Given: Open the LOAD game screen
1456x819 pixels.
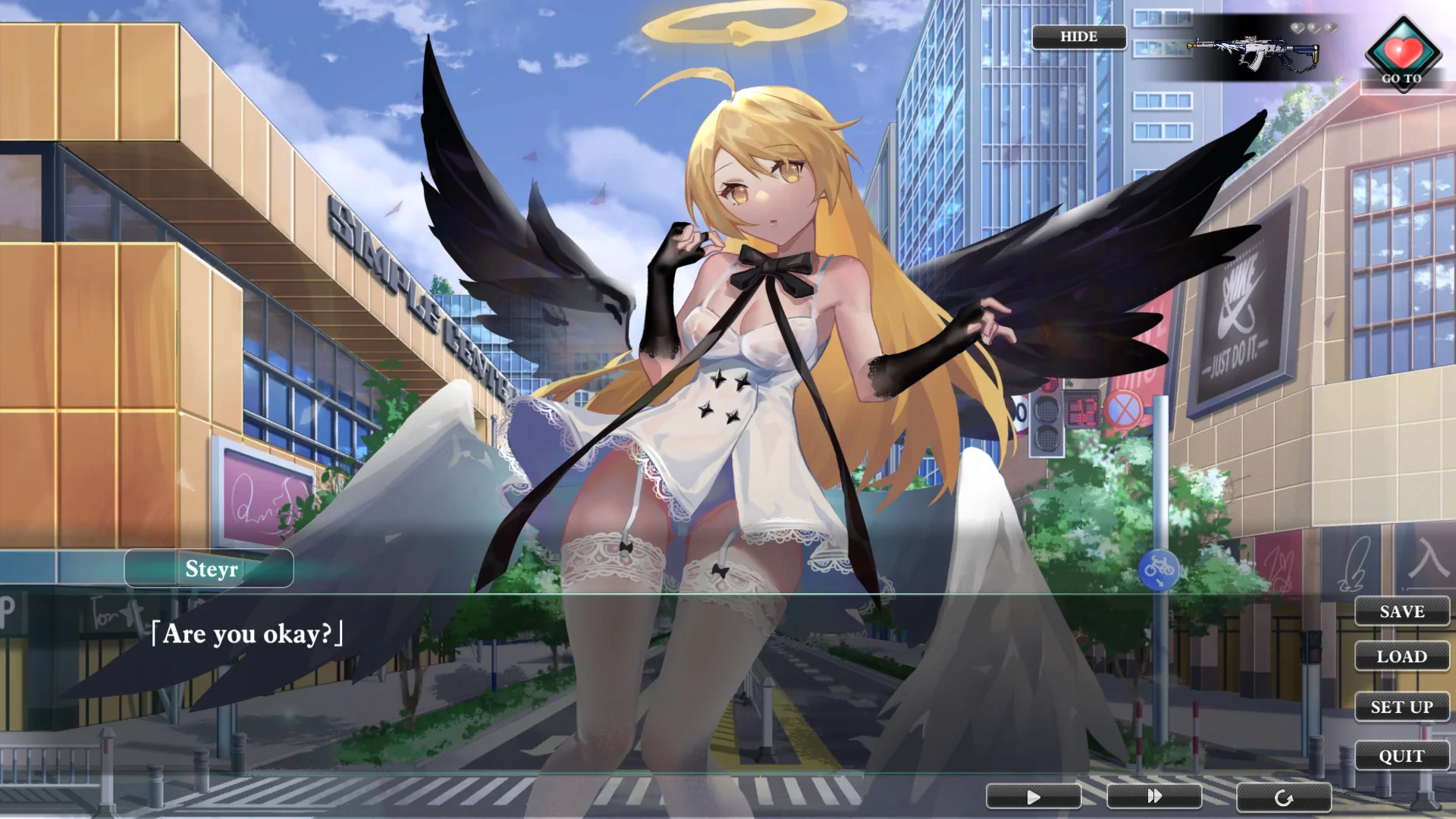Looking at the screenshot, I should pyautogui.click(x=1401, y=656).
